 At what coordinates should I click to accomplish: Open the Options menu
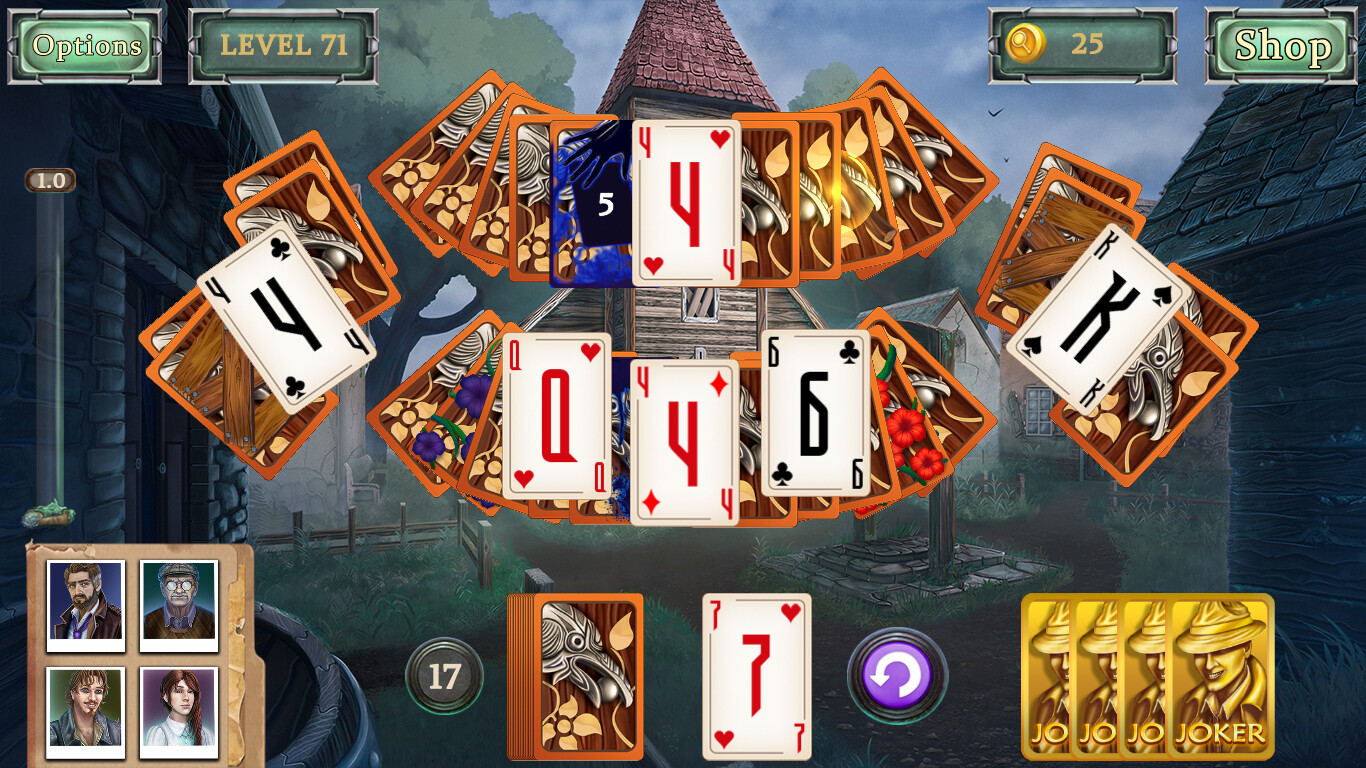(x=84, y=45)
